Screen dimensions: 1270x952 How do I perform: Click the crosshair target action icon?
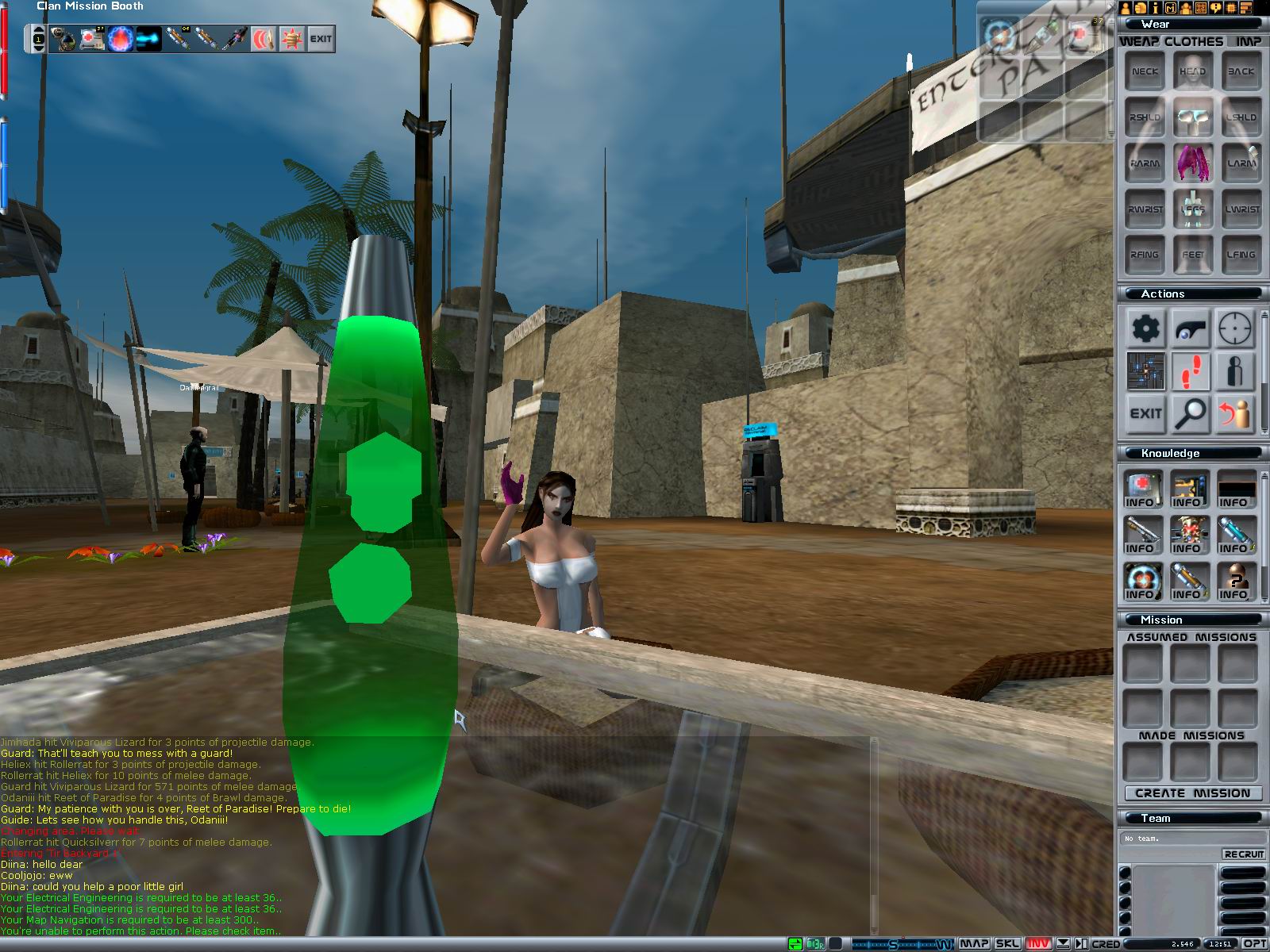pyautogui.click(x=1235, y=328)
